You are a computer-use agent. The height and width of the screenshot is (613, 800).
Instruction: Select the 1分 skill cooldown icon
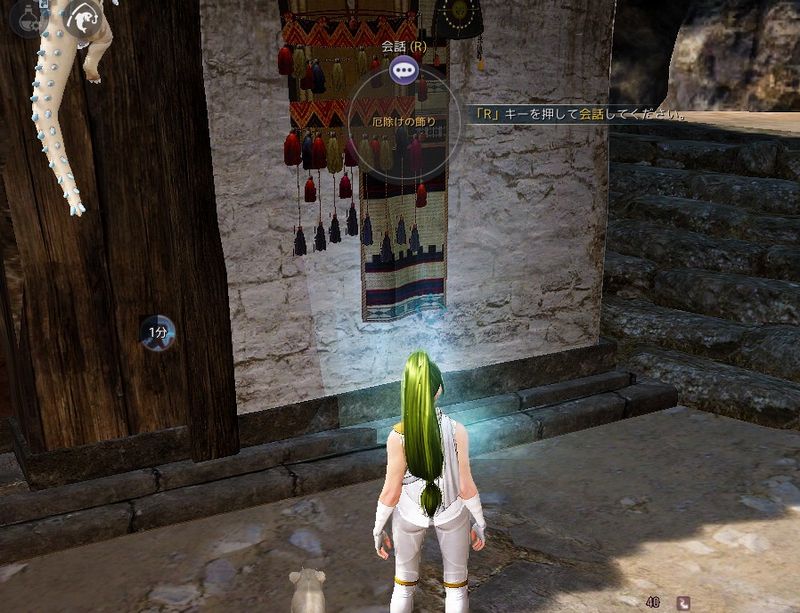(157, 332)
